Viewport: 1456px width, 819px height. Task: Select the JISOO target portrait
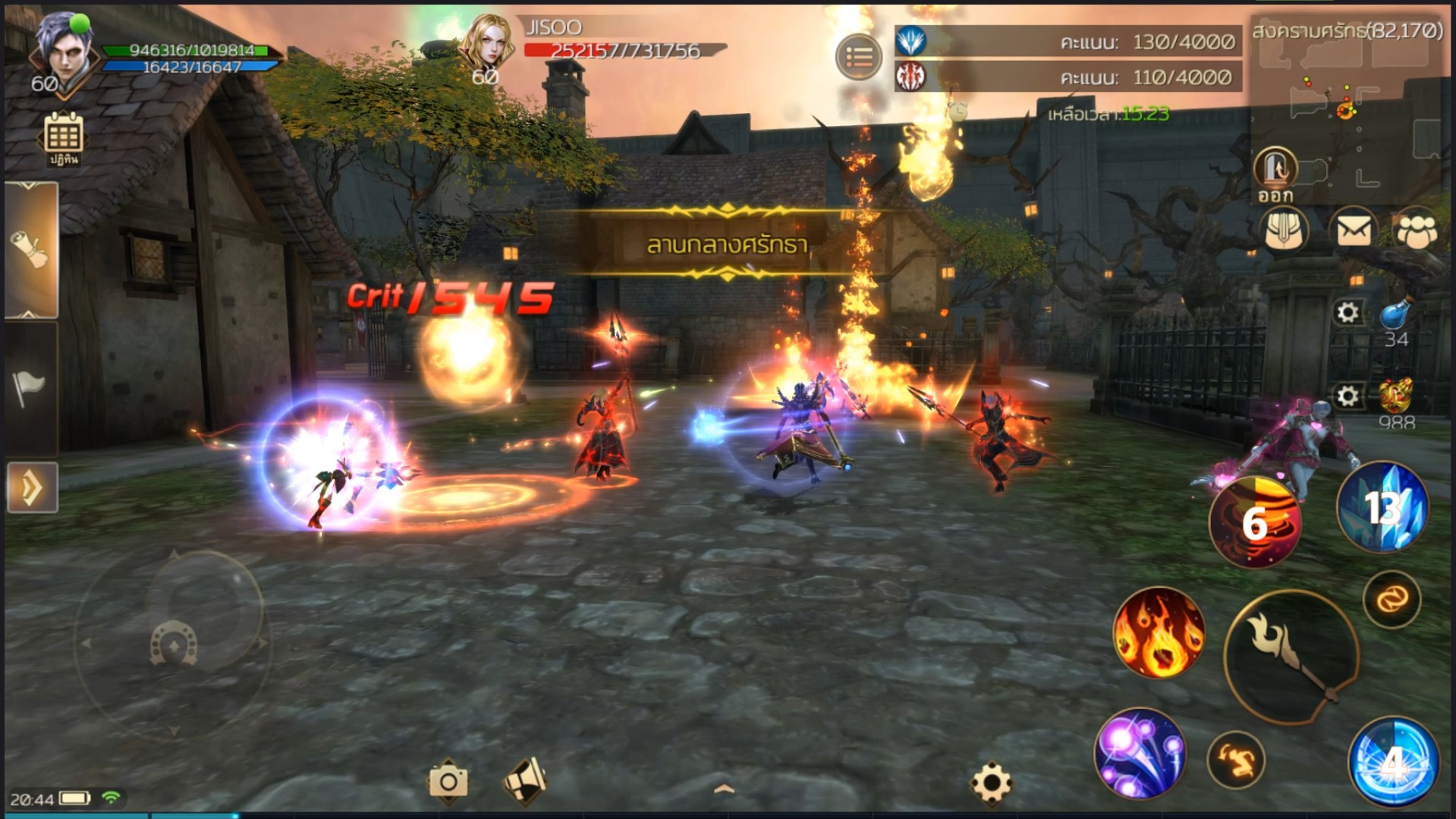pyautogui.click(x=487, y=44)
